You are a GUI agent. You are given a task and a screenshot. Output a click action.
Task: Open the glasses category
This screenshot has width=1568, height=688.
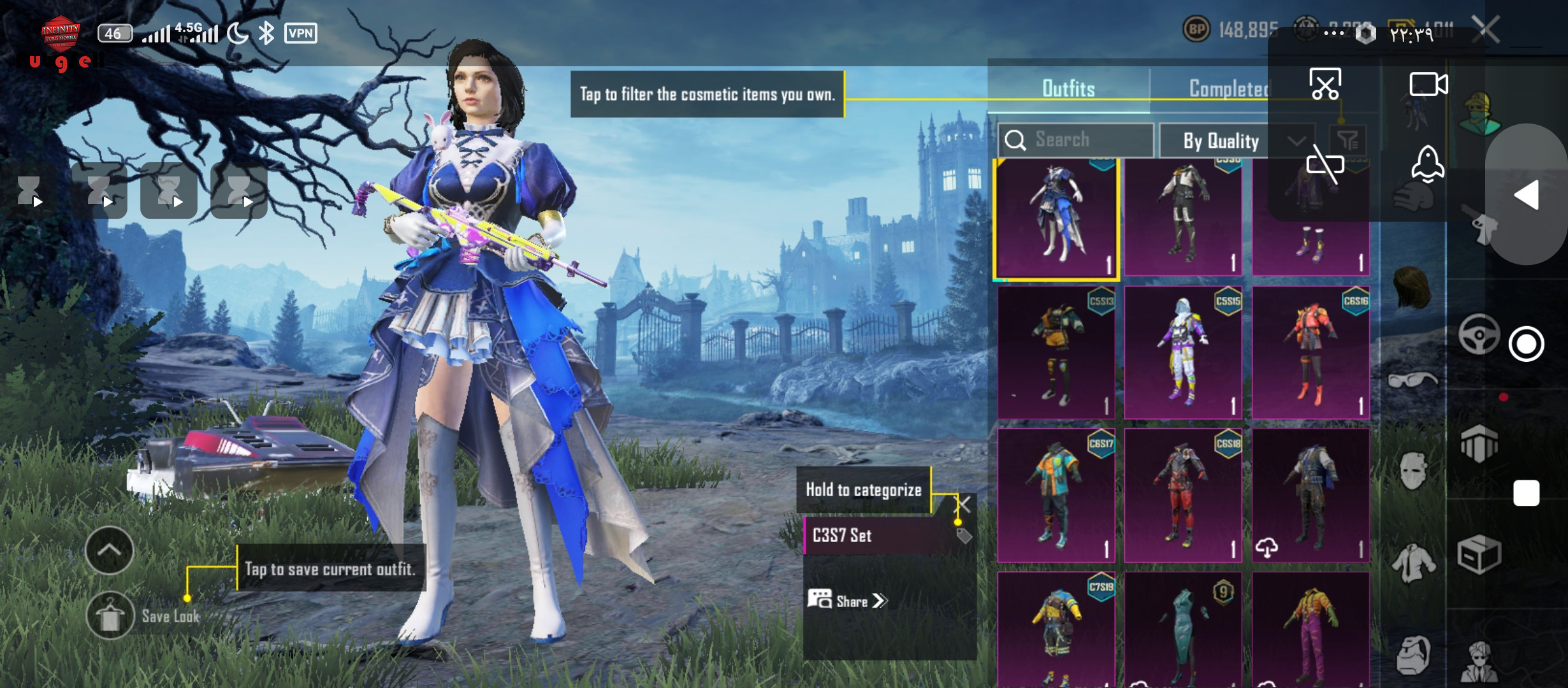[1413, 381]
